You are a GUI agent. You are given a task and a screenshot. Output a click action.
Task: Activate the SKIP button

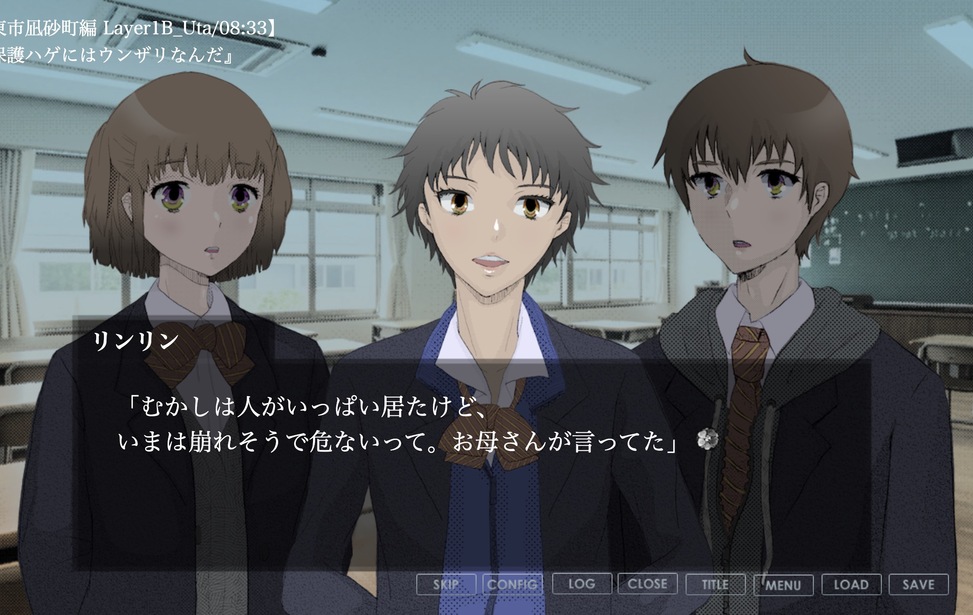[x=445, y=584]
